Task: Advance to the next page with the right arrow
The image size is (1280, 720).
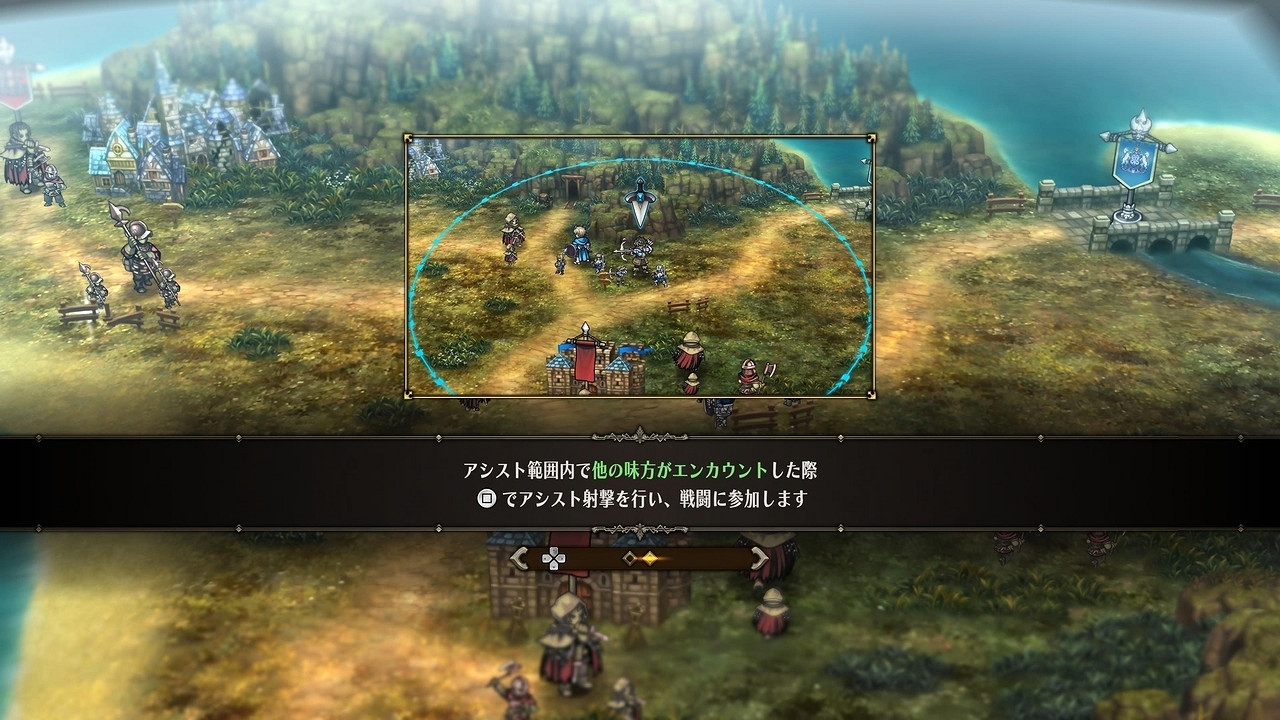Action: click(x=759, y=558)
